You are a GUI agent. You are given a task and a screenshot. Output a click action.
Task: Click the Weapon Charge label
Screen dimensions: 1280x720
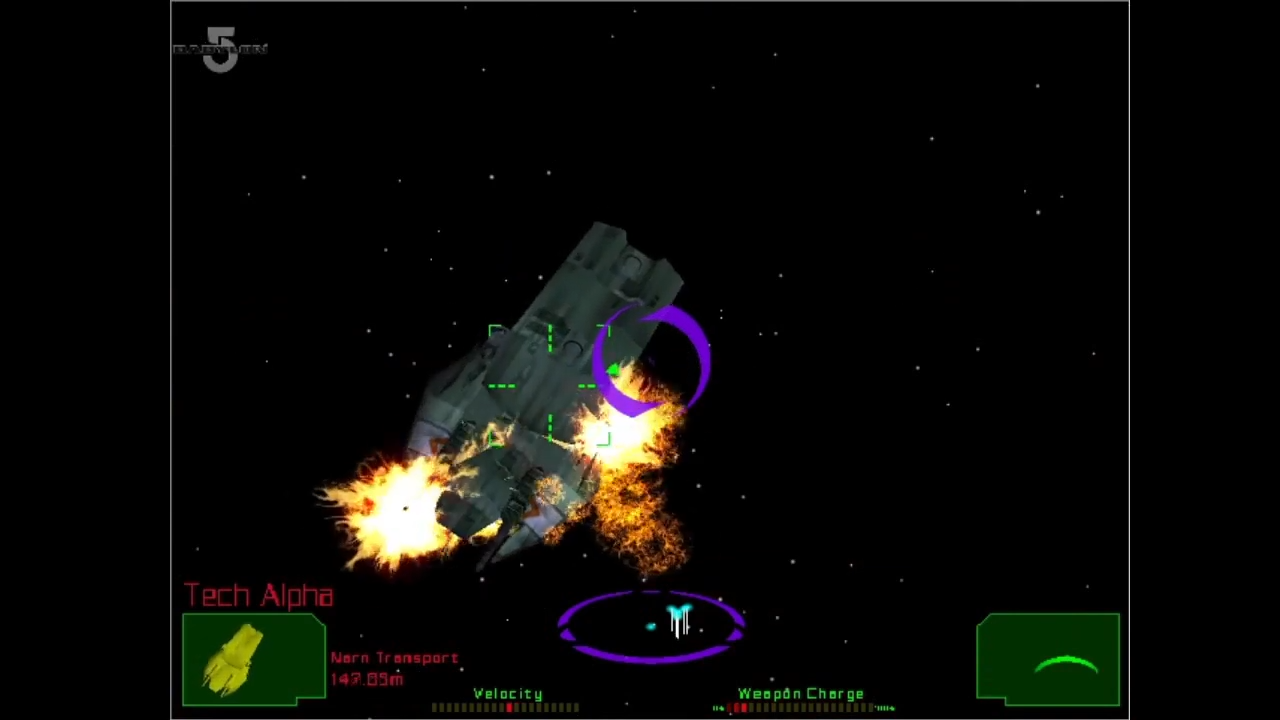click(801, 693)
